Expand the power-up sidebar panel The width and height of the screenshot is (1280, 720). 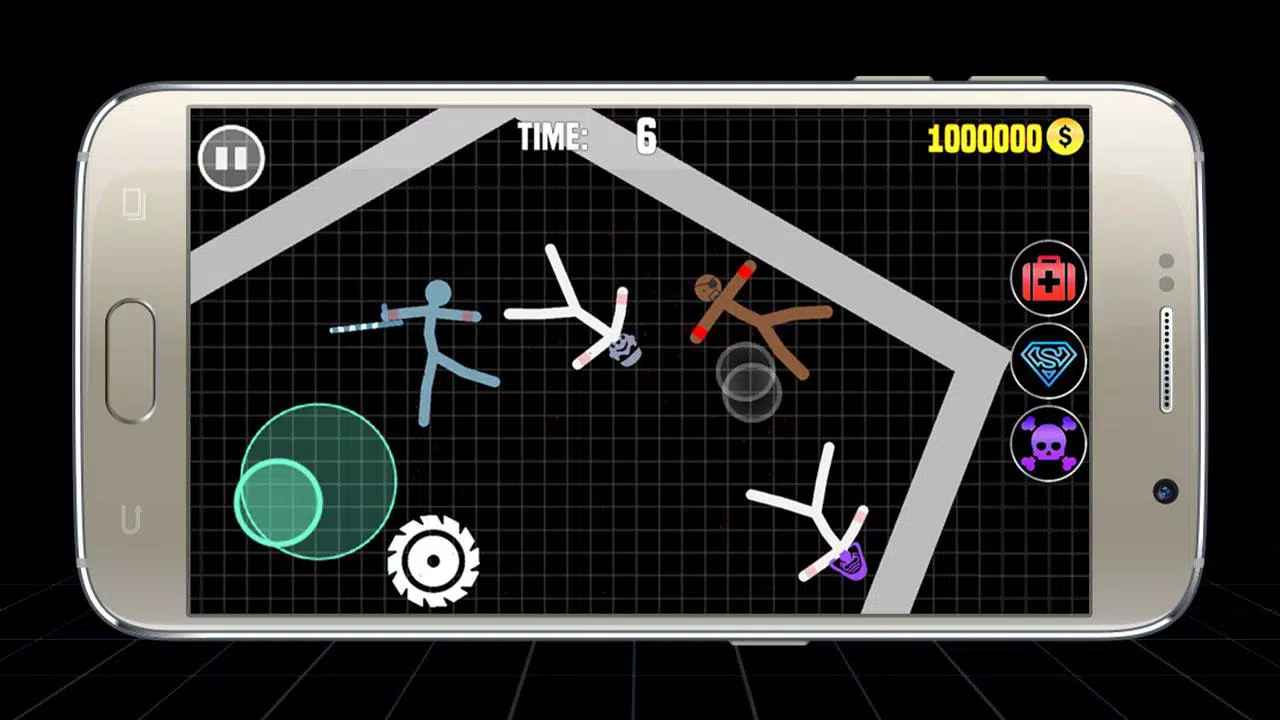[x=1048, y=362]
